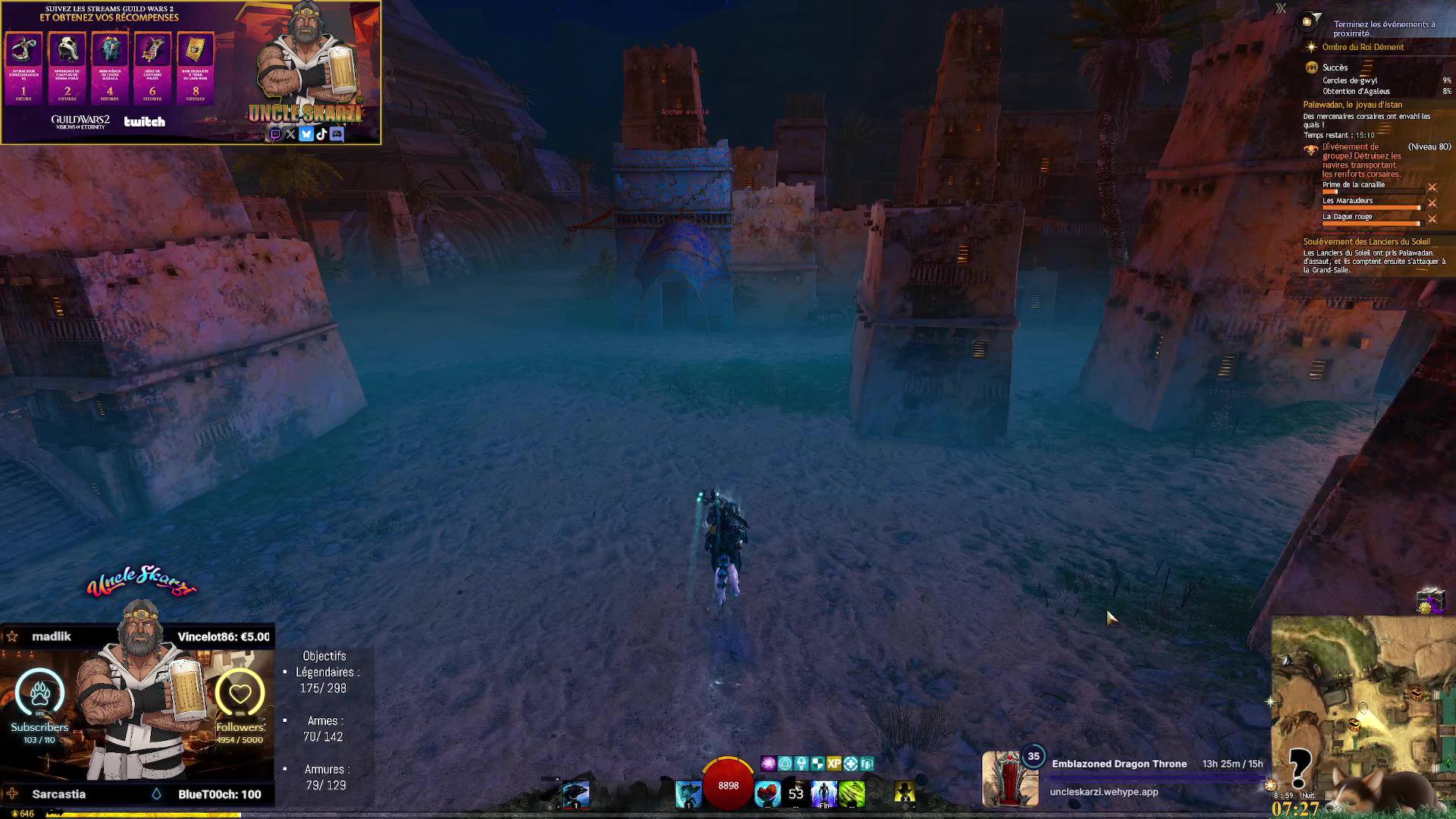The width and height of the screenshot is (1456, 819).
Task: Open the Twitch link in stream overlay
Action: click(x=275, y=134)
